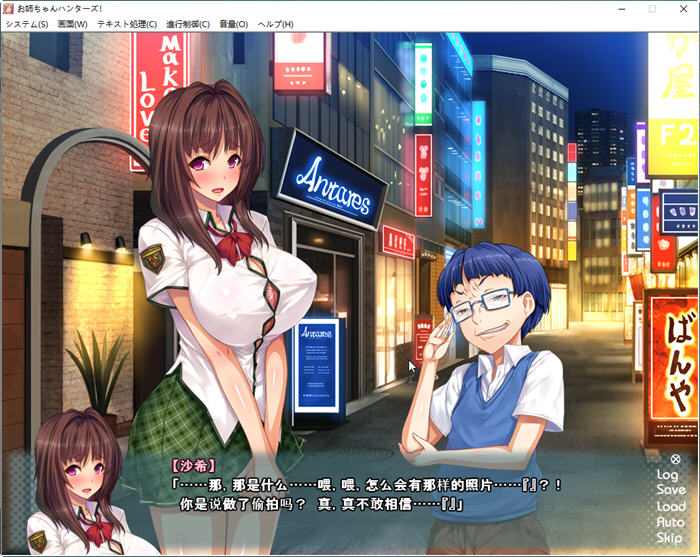The height and width of the screenshot is (557, 700).
Task: Open the ヘルプ(H) menu
Action: tap(276, 24)
